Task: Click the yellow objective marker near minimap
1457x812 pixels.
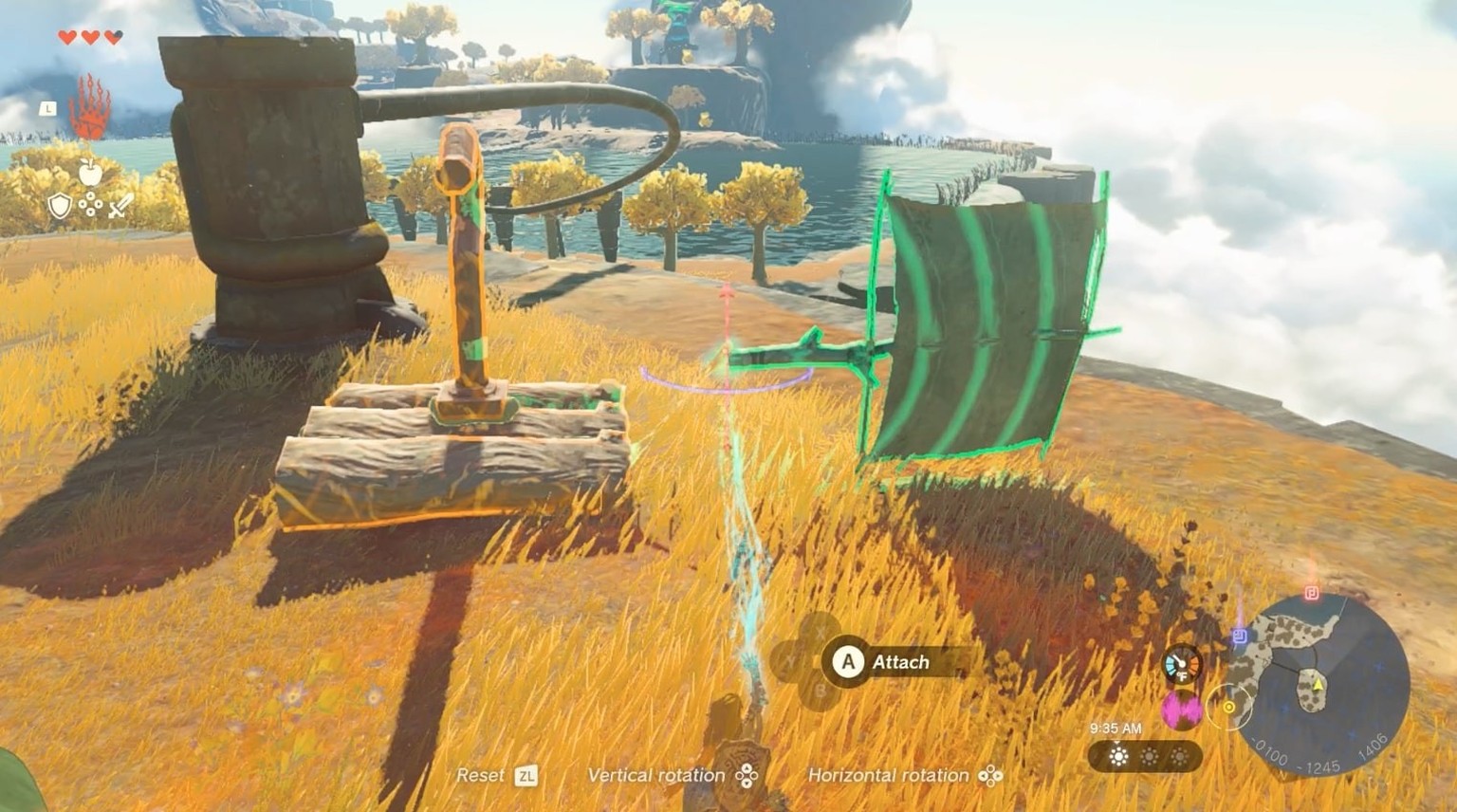Action: pos(1229,707)
